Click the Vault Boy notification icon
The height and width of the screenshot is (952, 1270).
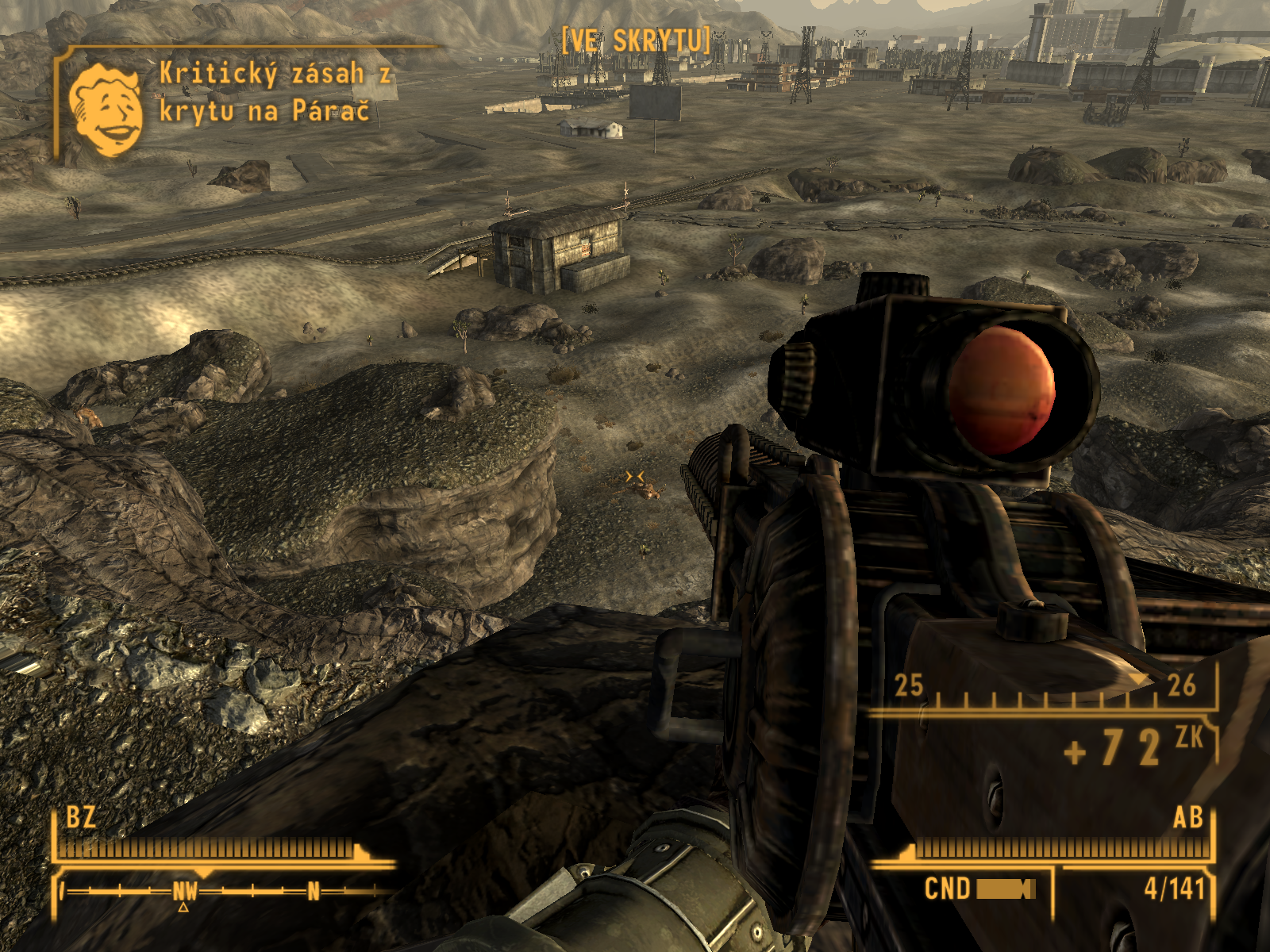(106, 110)
